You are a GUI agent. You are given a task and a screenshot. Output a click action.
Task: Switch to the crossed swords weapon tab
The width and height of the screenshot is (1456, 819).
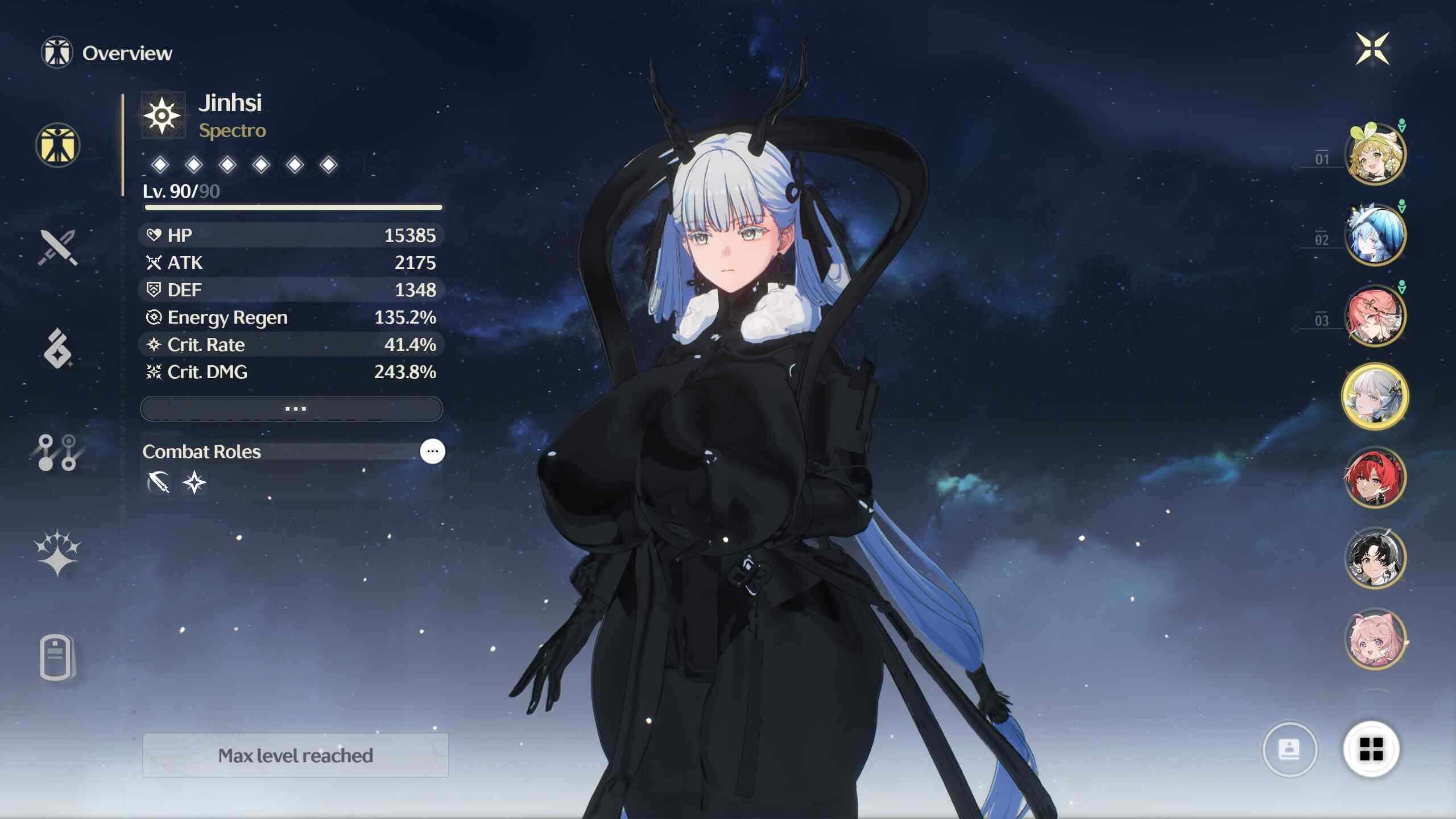[x=57, y=247]
